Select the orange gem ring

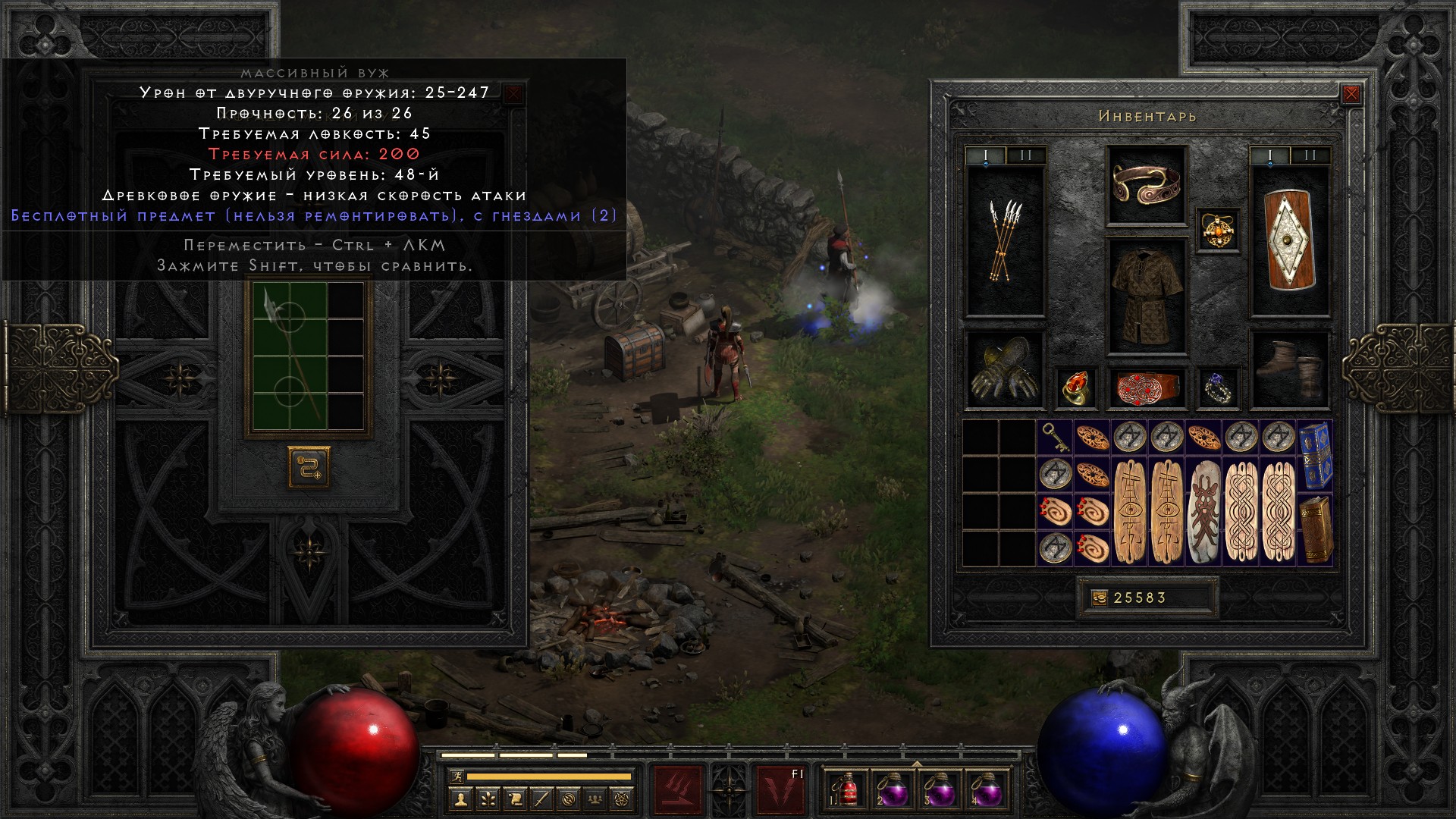pyautogui.click(x=1075, y=388)
